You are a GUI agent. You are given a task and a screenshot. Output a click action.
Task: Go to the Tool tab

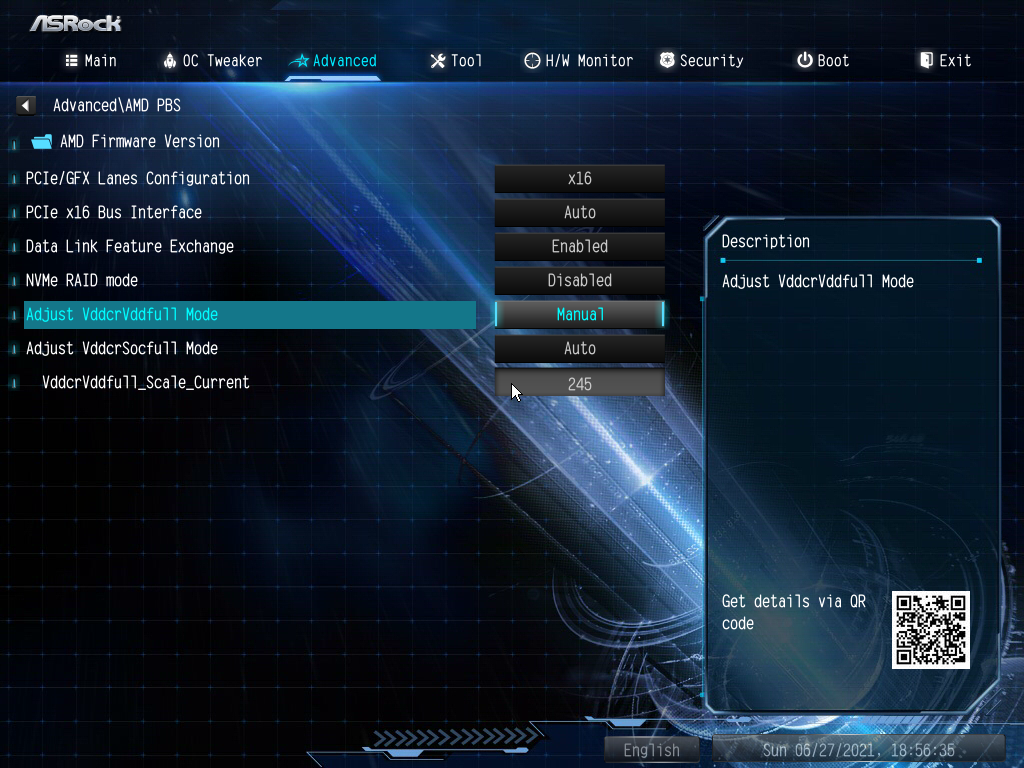tap(456, 61)
